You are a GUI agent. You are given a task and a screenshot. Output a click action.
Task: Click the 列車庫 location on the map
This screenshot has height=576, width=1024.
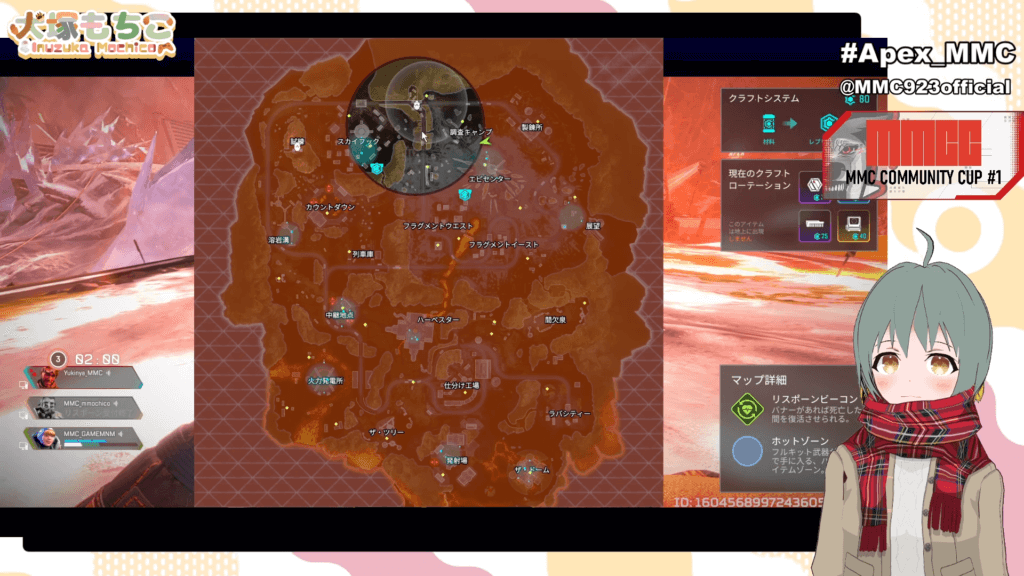click(361, 254)
